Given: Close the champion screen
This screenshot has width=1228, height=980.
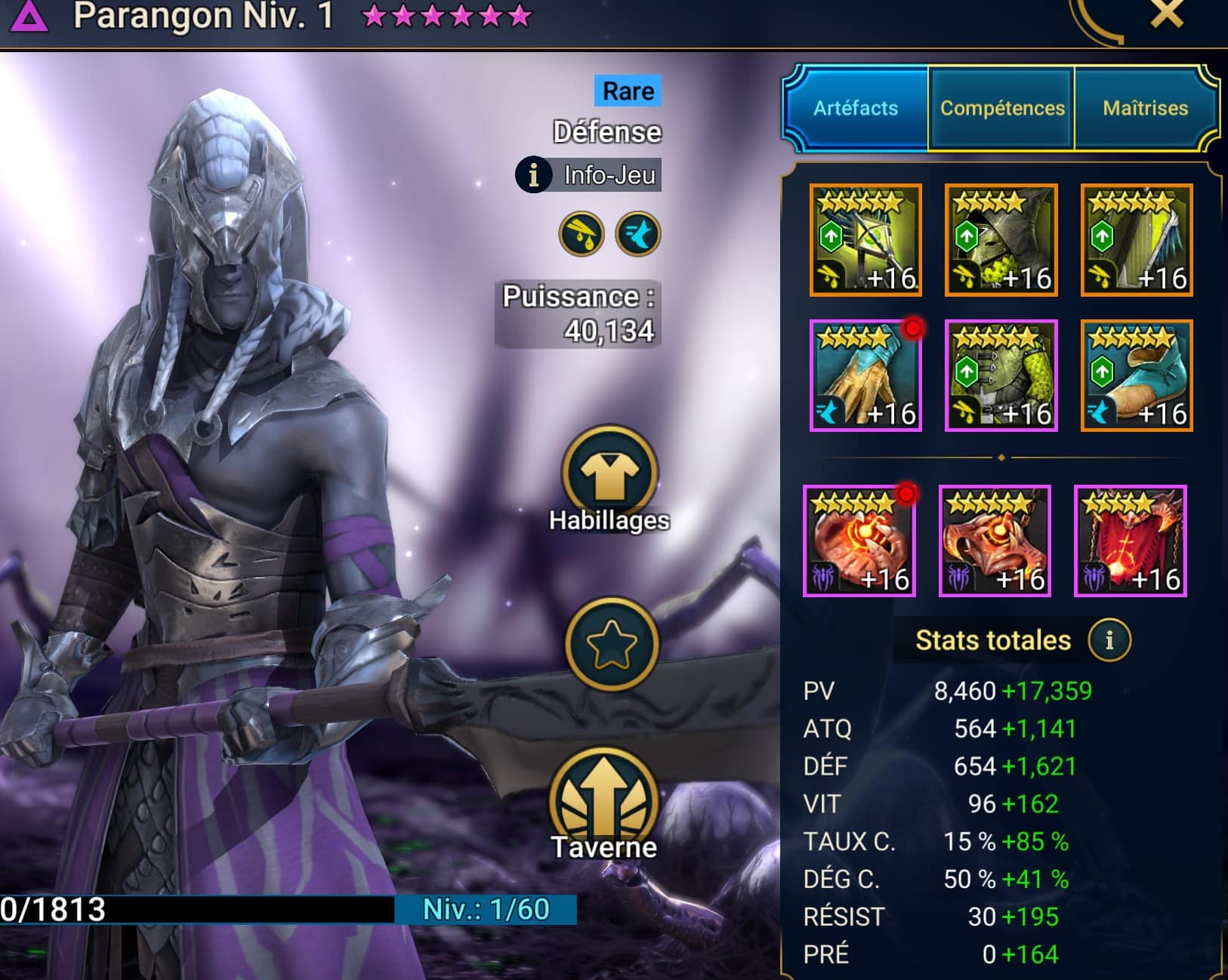Looking at the screenshot, I should [1166, 14].
